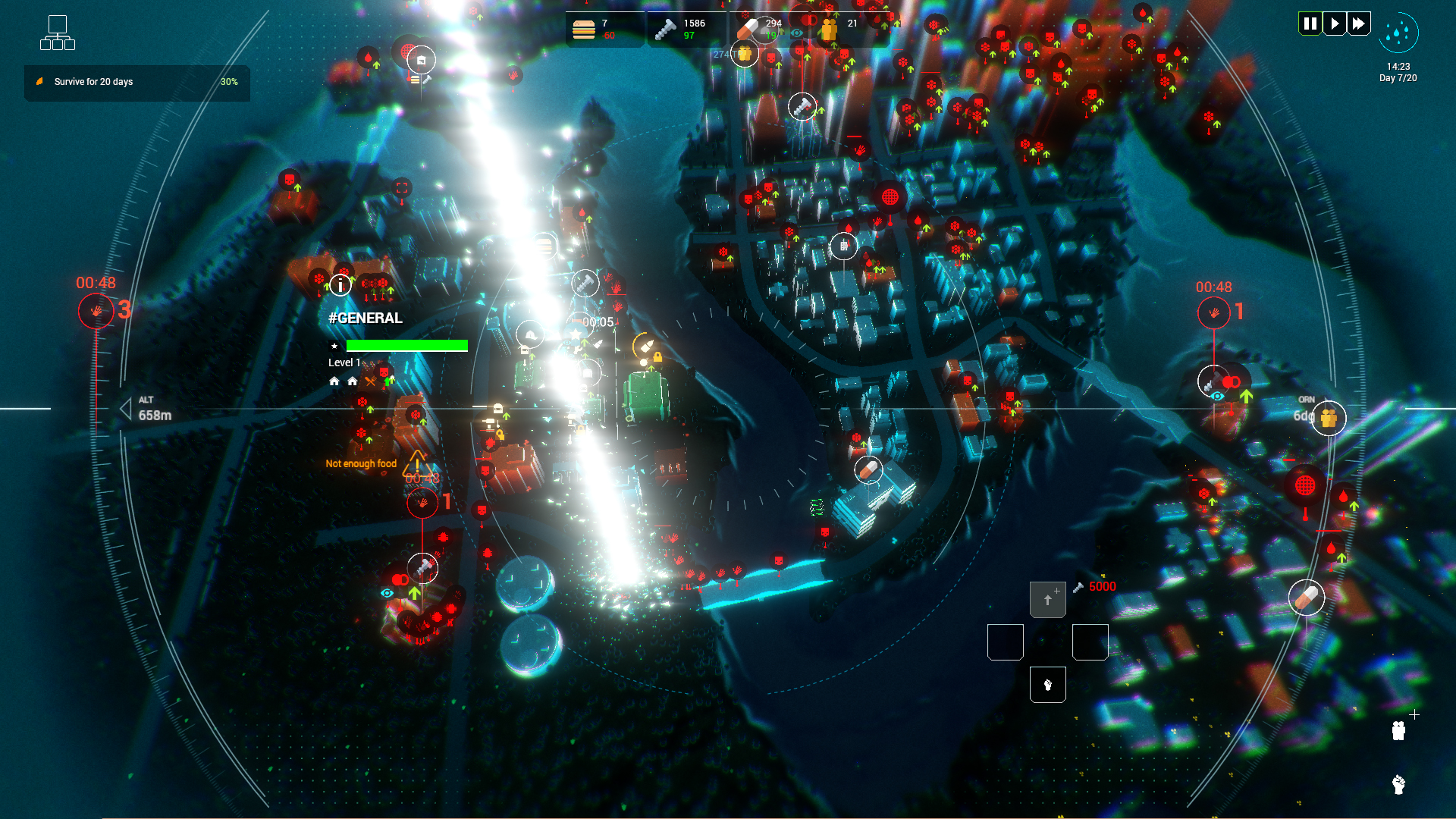Click the fork and knife icon under Level 1
1456x819 pixels.
coord(371,381)
